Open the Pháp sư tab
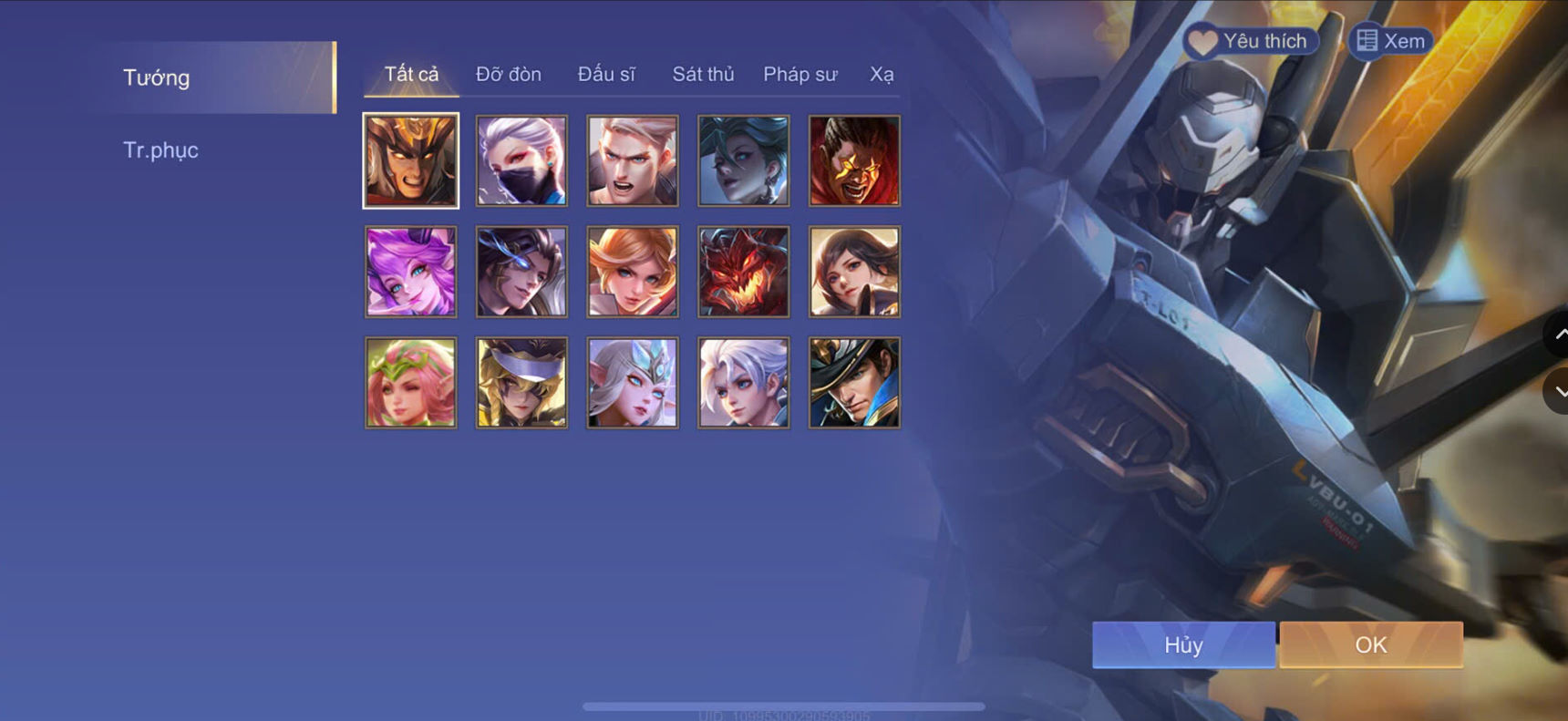The image size is (1568, 721). click(x=800, y=75)
